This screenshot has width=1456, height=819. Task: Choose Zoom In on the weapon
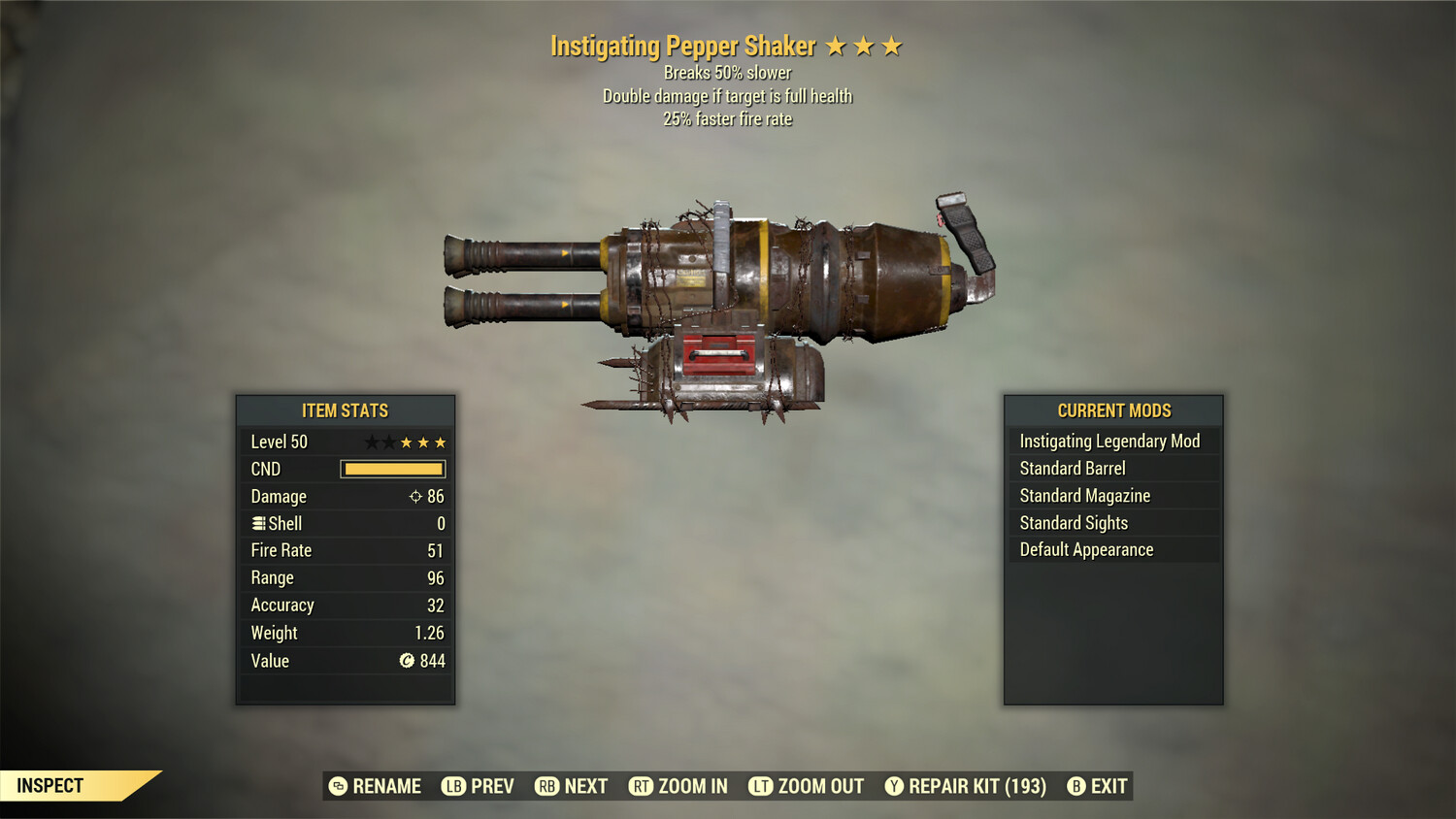click(x=678, y=786)
